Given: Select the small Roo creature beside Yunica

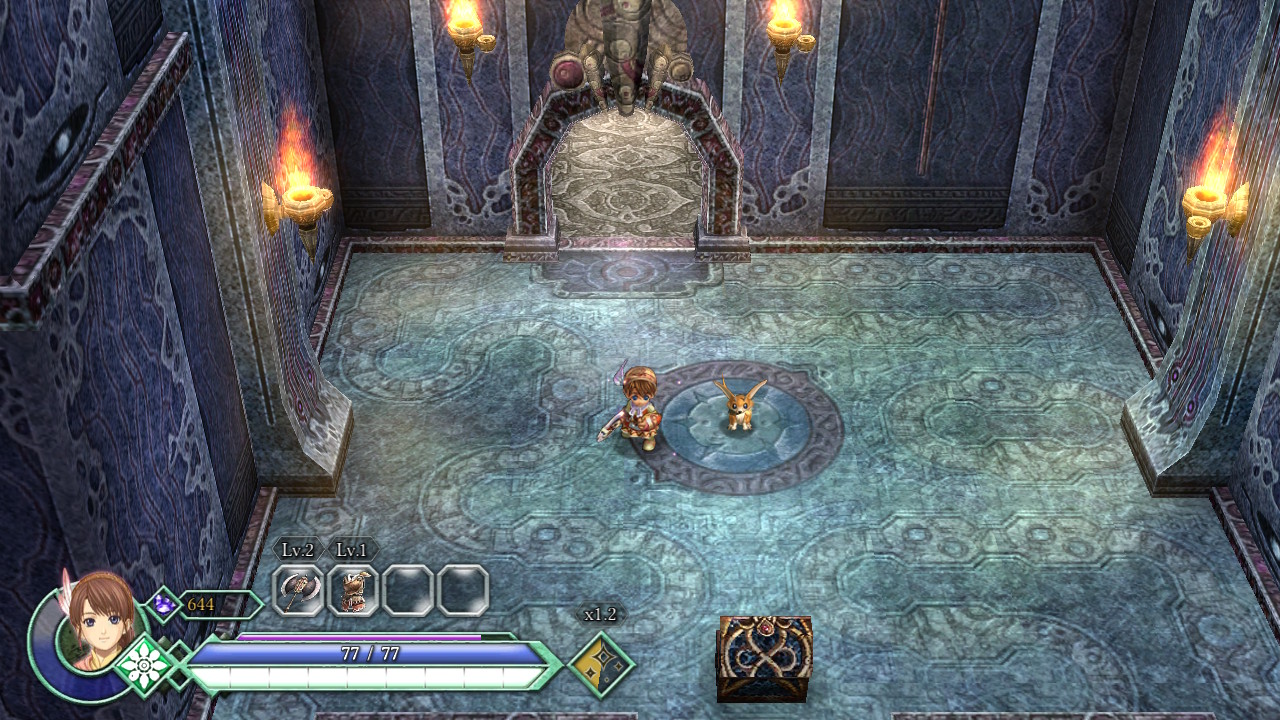Looking at the screenshot, I should 740,410.
